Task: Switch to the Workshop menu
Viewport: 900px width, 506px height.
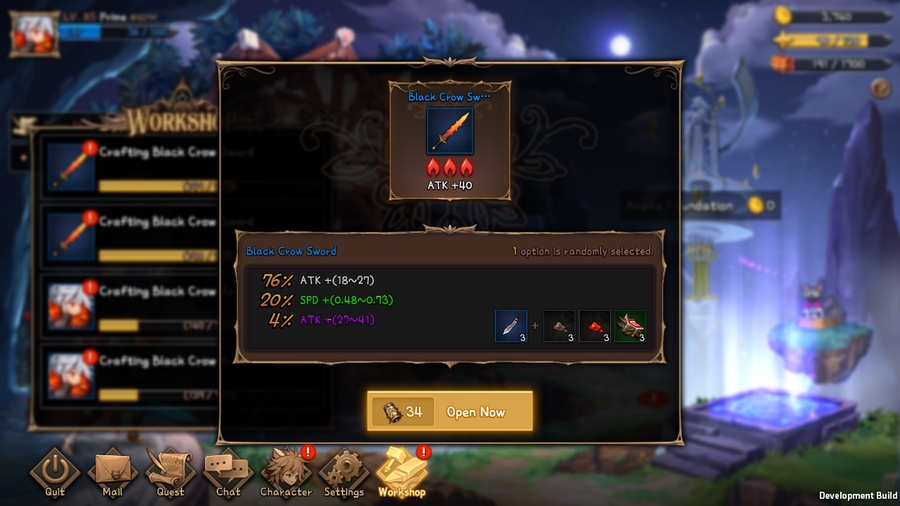Action: (x=402, y=472)
